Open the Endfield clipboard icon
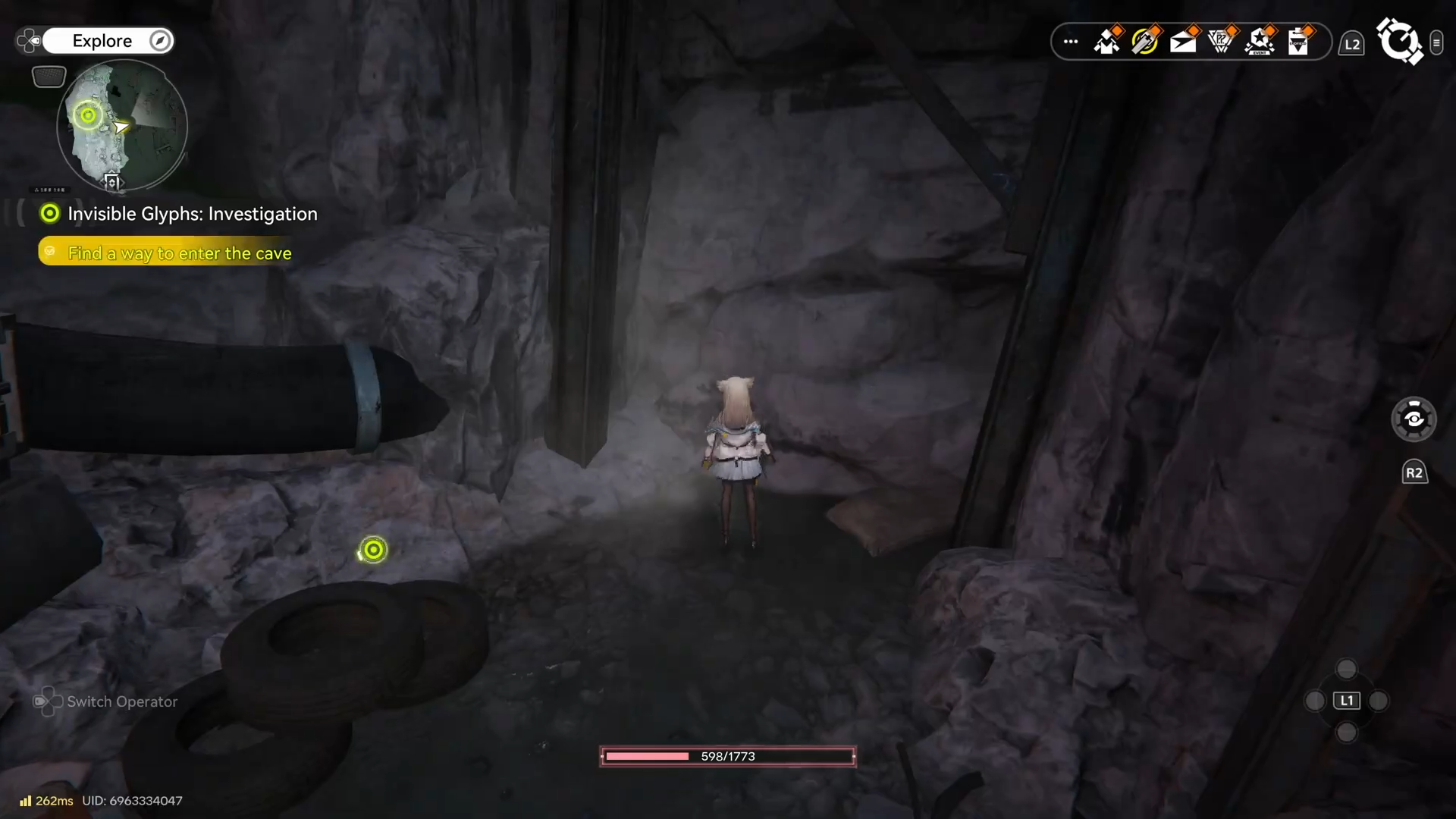1456x819 pixels. point(1298,42)
